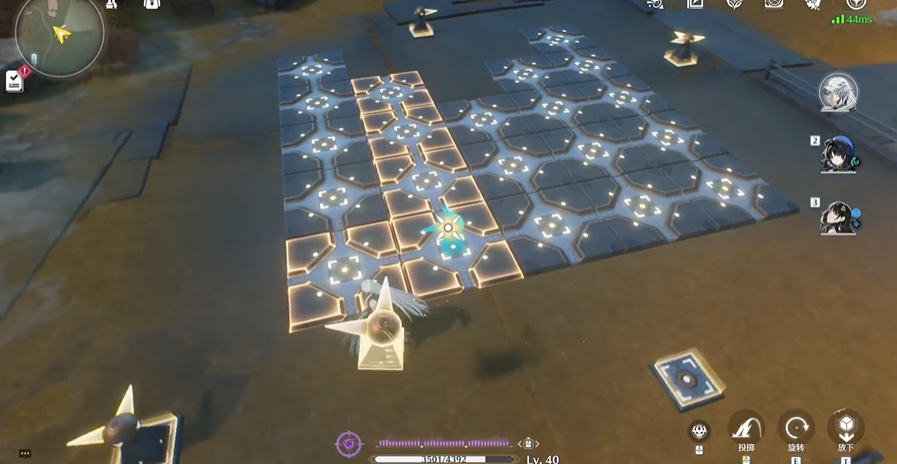Switch to party member number 3 portrait
Screen dimensions: 897x464
click(838, 215)
